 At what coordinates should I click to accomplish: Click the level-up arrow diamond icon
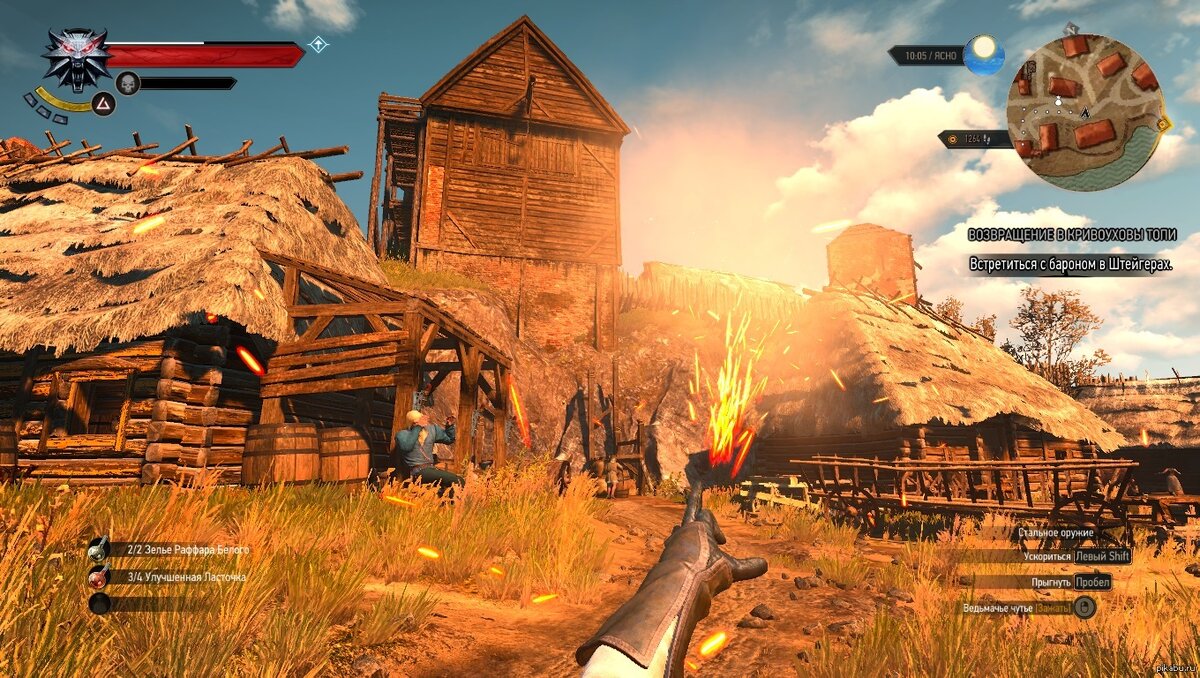318,45
